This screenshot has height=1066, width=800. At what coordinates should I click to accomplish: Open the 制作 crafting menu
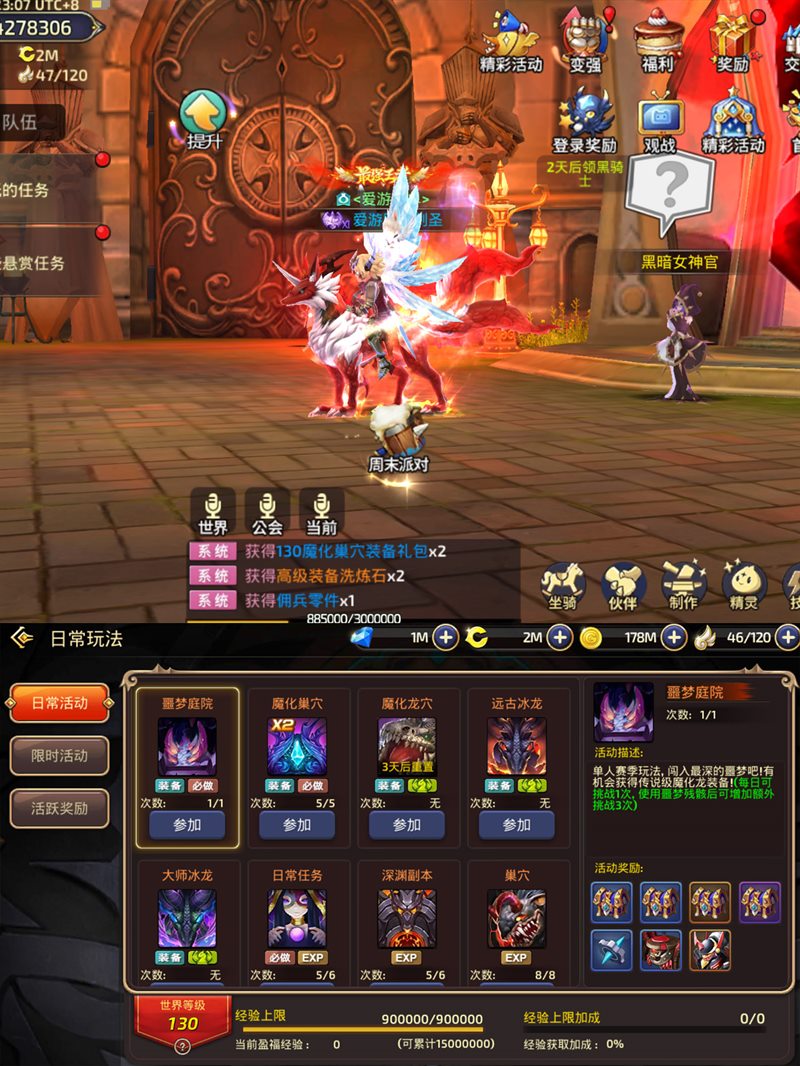(684, 585)
